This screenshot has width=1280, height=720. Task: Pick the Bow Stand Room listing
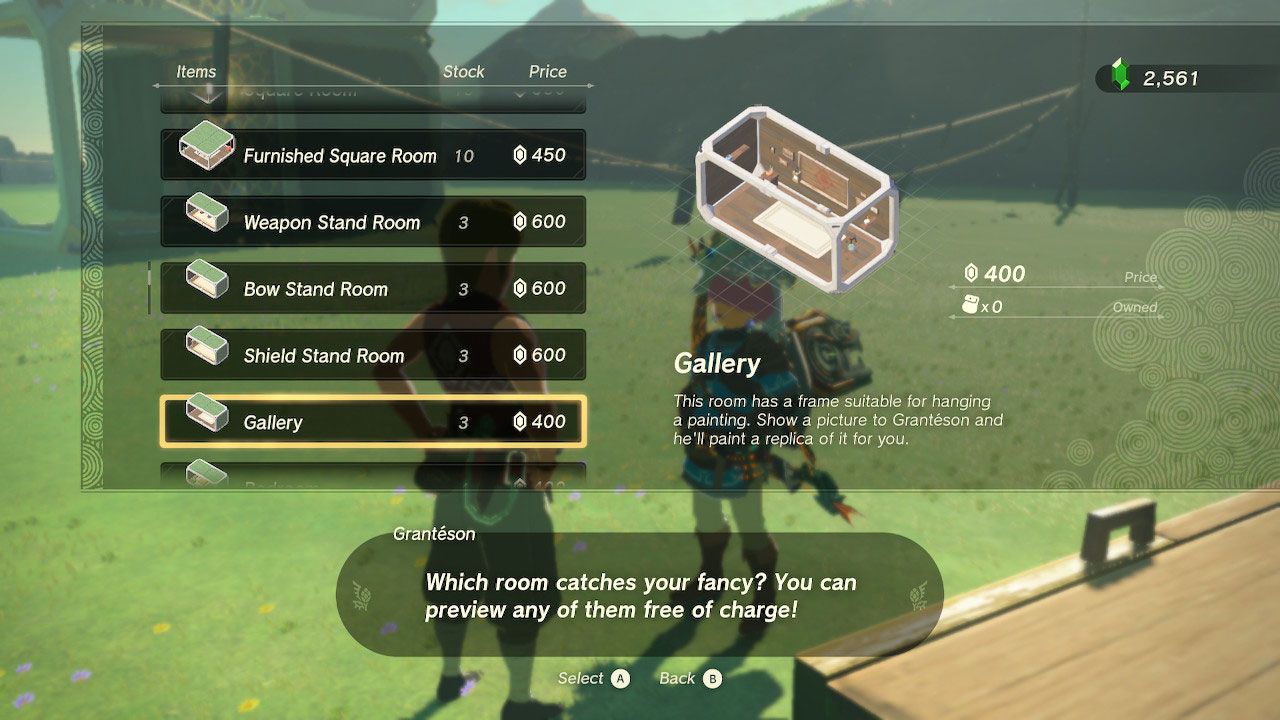[x=373, y=289]
